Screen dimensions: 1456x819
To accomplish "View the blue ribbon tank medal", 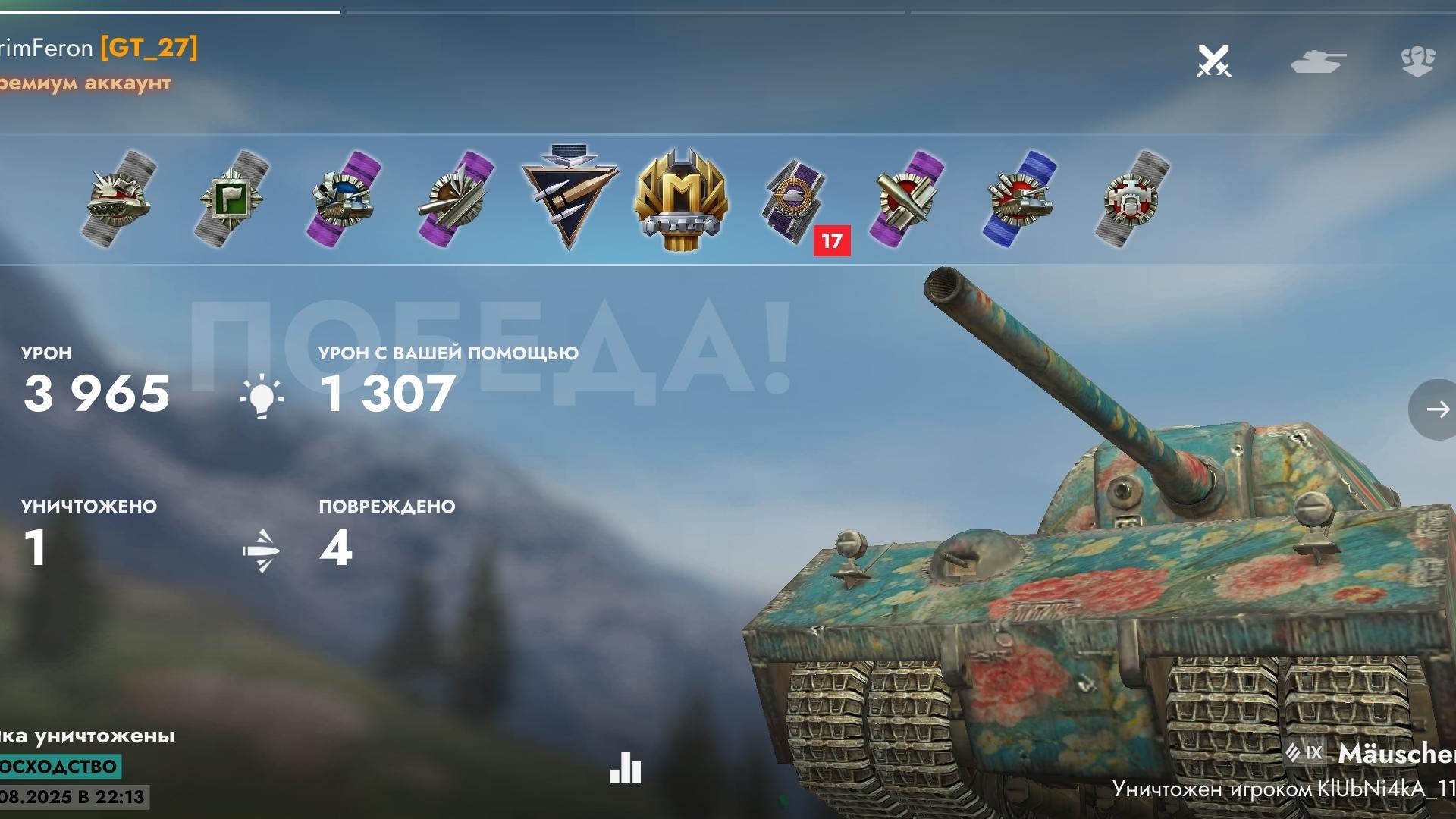I will [1020, 199].
